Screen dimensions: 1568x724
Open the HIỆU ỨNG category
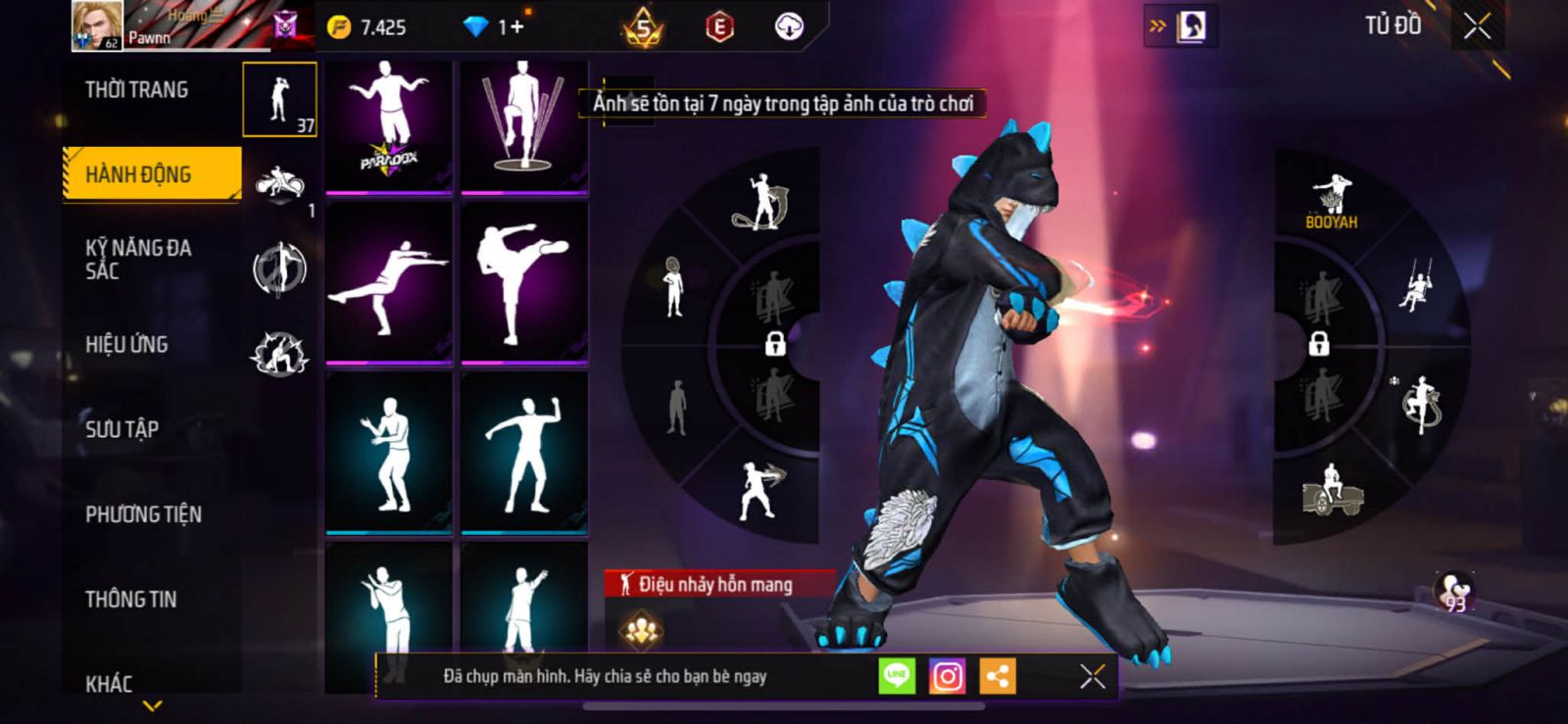(x=126, y=345)
